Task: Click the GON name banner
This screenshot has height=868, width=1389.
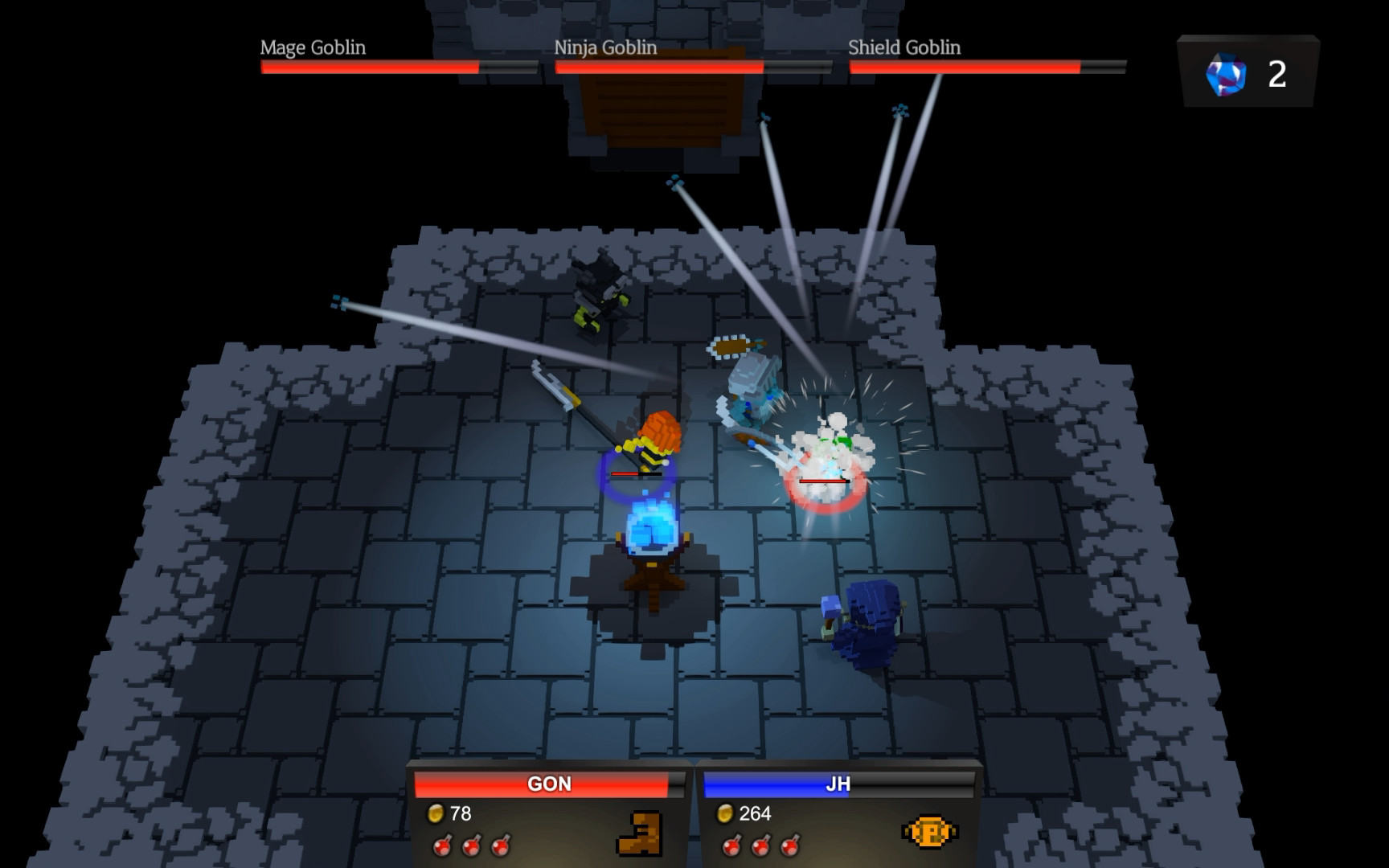Action: (x=547, y=784)
